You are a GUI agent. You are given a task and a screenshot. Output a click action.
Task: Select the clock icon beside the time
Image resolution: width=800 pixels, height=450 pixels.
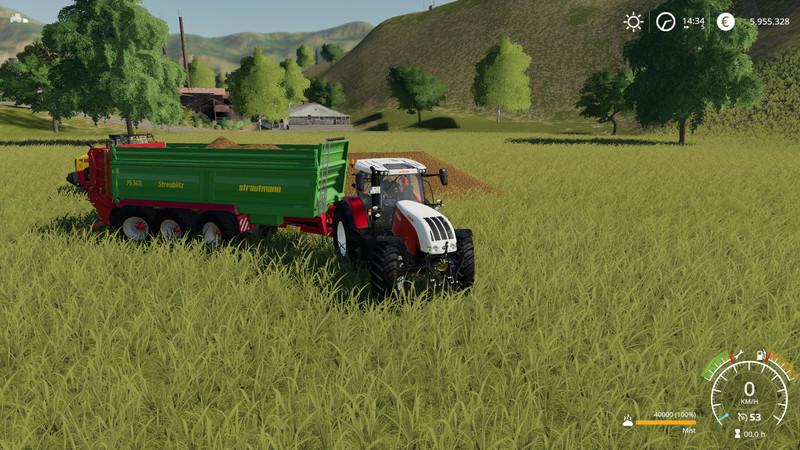tap(665, 21)
